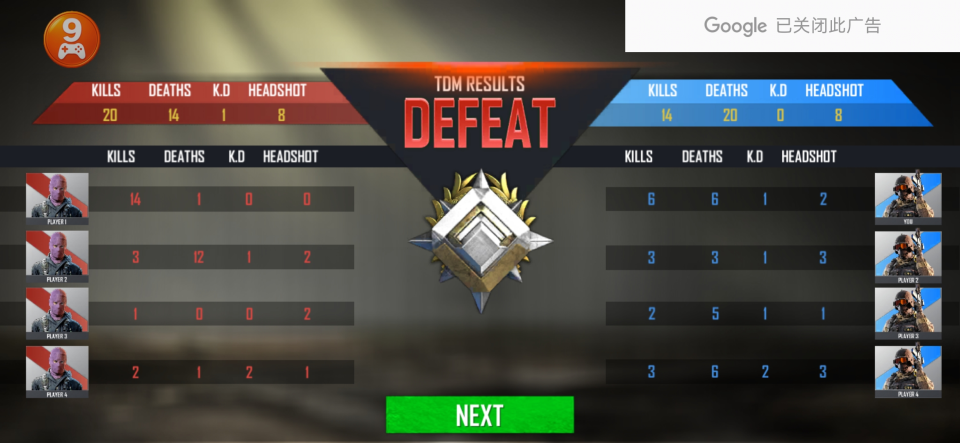Select red team Player 1 avatar

[57, 198]
